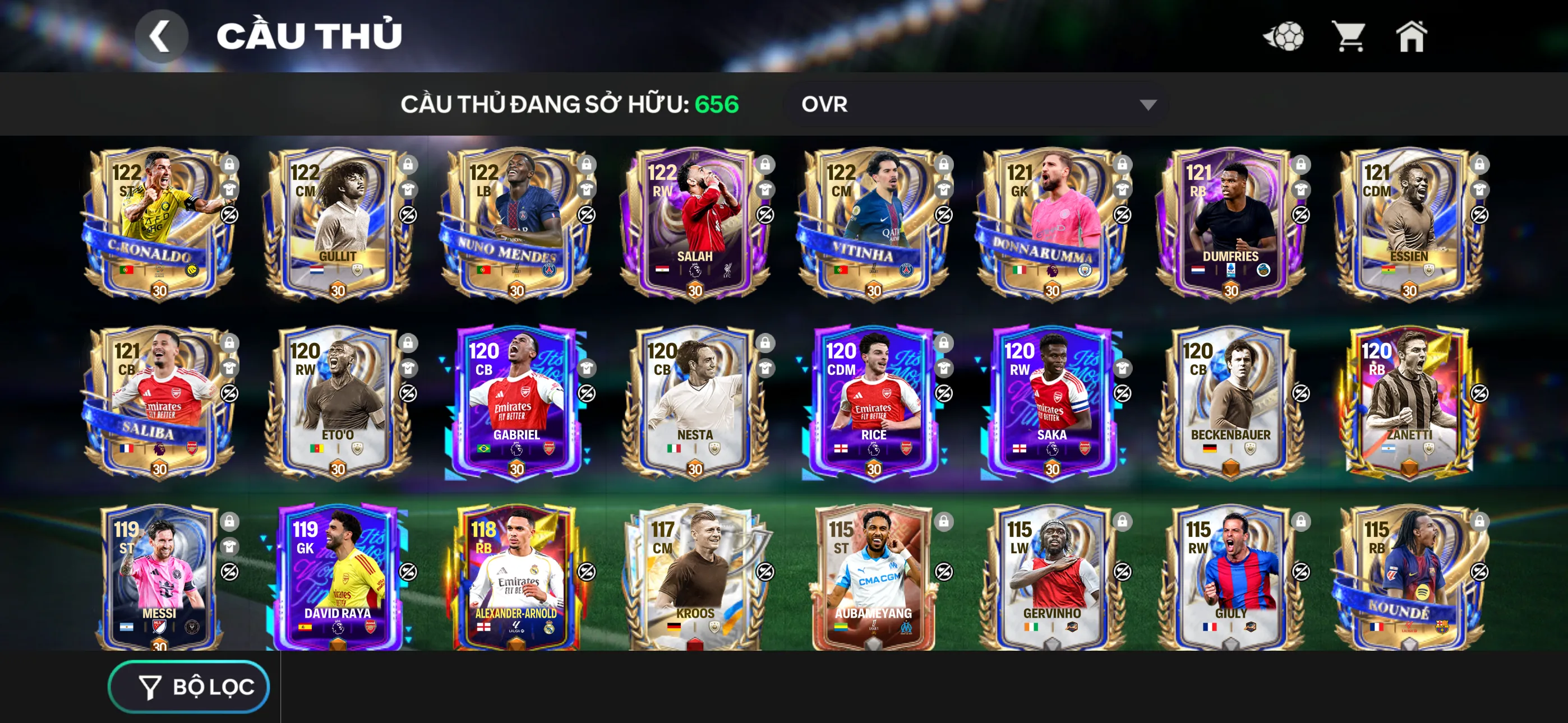Tap the flaming football icon in the header
1568x723 pixels.
pos(1284,36)
